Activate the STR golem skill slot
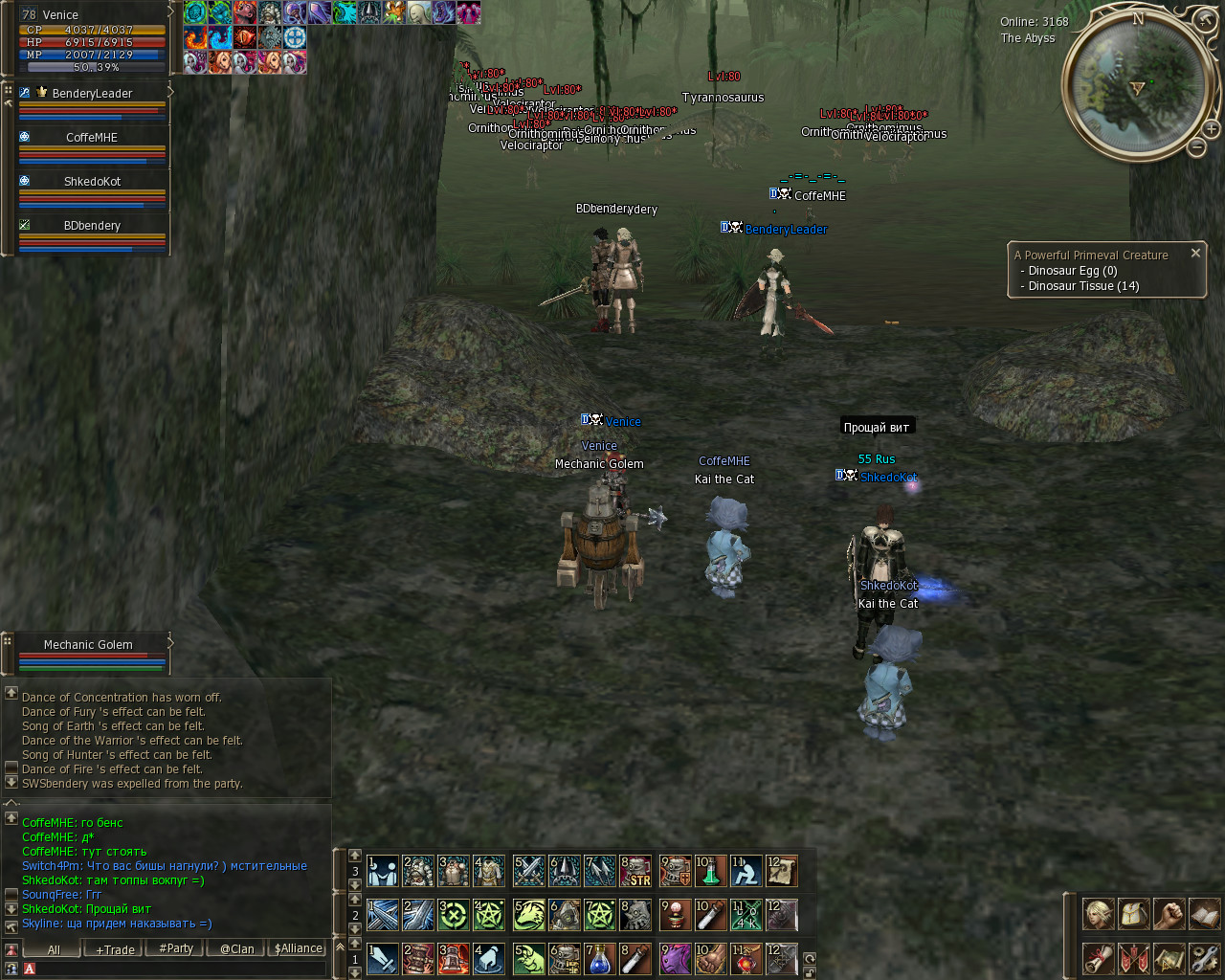 click(x=635, y=871)
